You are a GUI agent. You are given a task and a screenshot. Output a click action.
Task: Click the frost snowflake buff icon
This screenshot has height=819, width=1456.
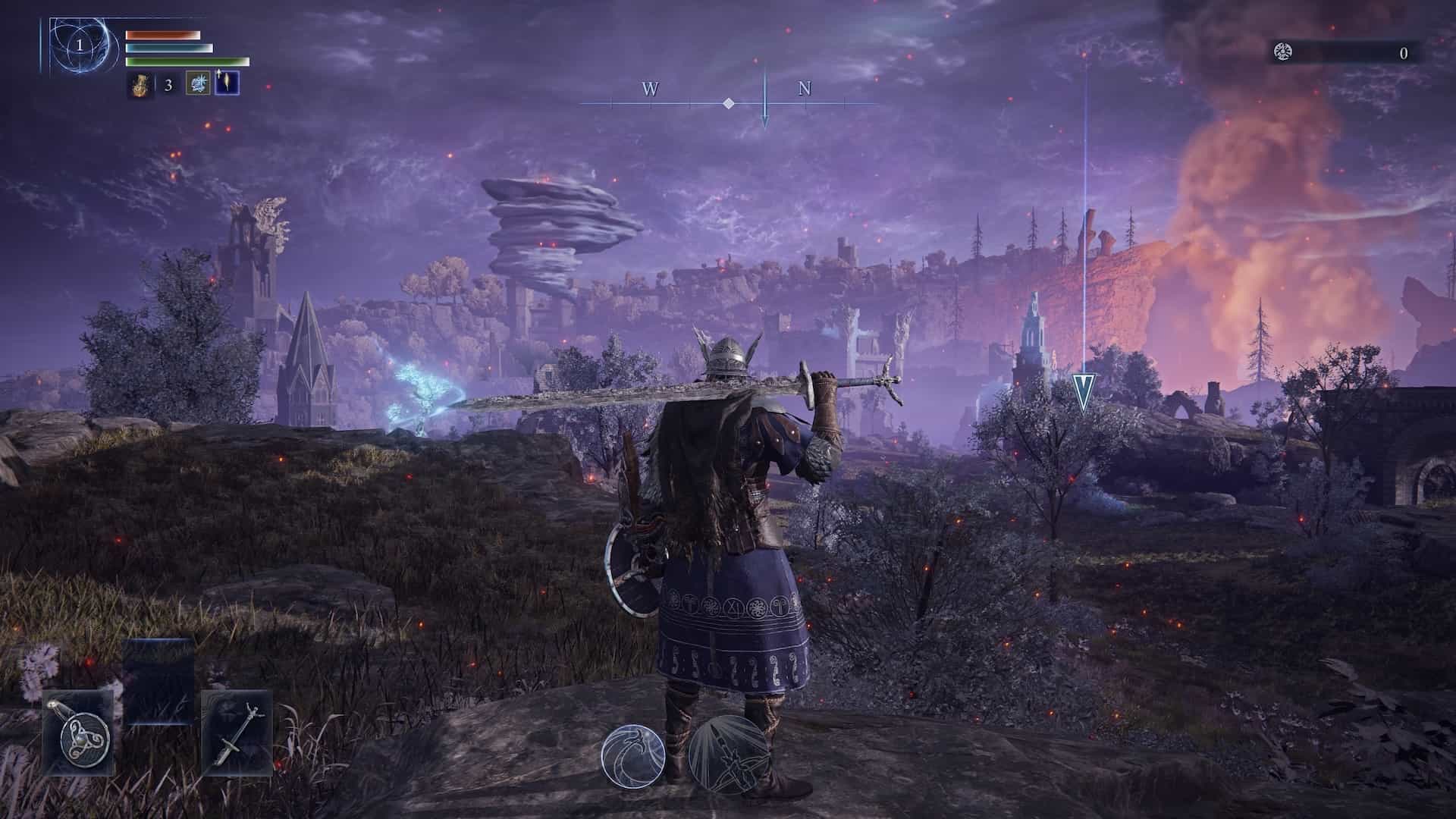[197, 84]
